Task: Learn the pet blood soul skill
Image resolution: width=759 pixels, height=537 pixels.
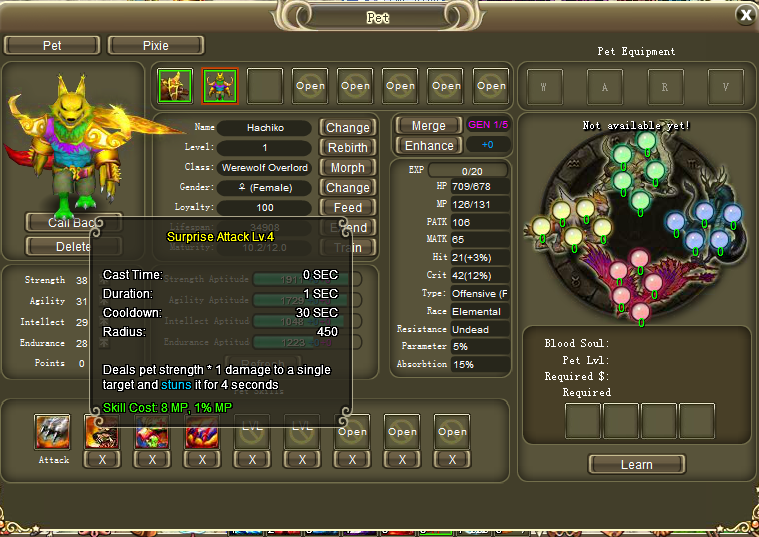Action: click(636, 464)
